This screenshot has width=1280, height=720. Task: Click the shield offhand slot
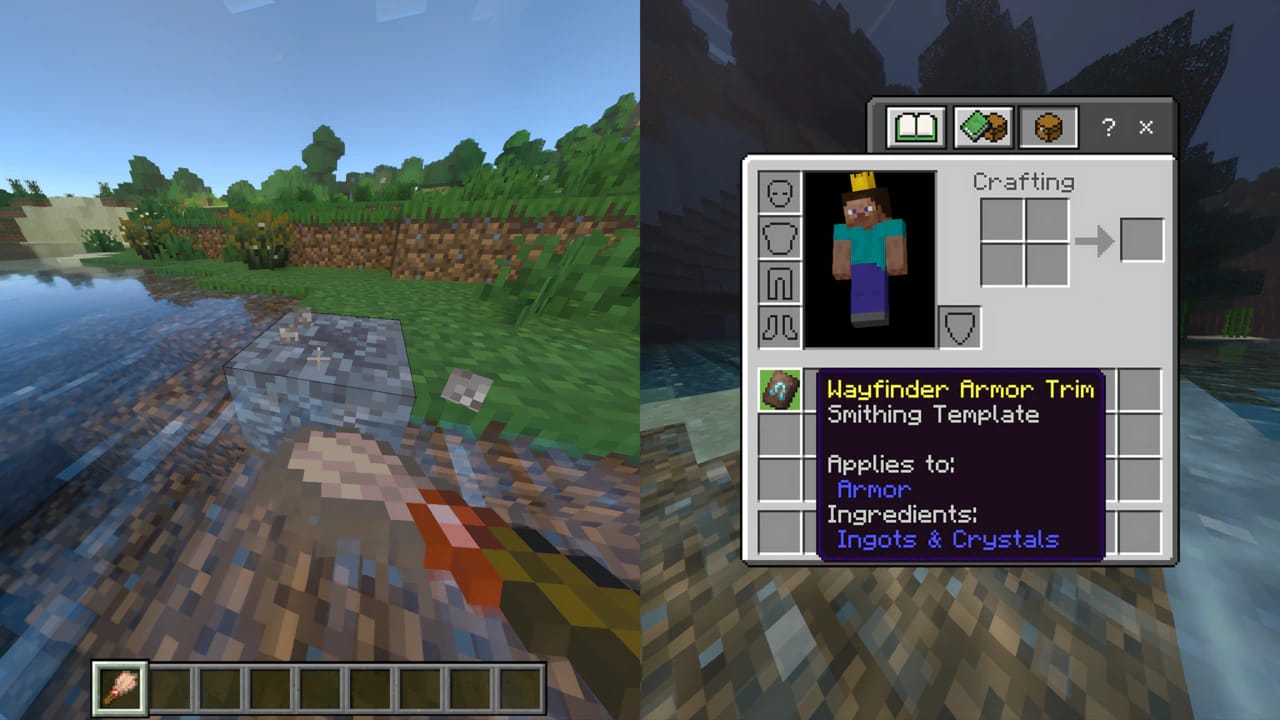[x=958, y=327]
